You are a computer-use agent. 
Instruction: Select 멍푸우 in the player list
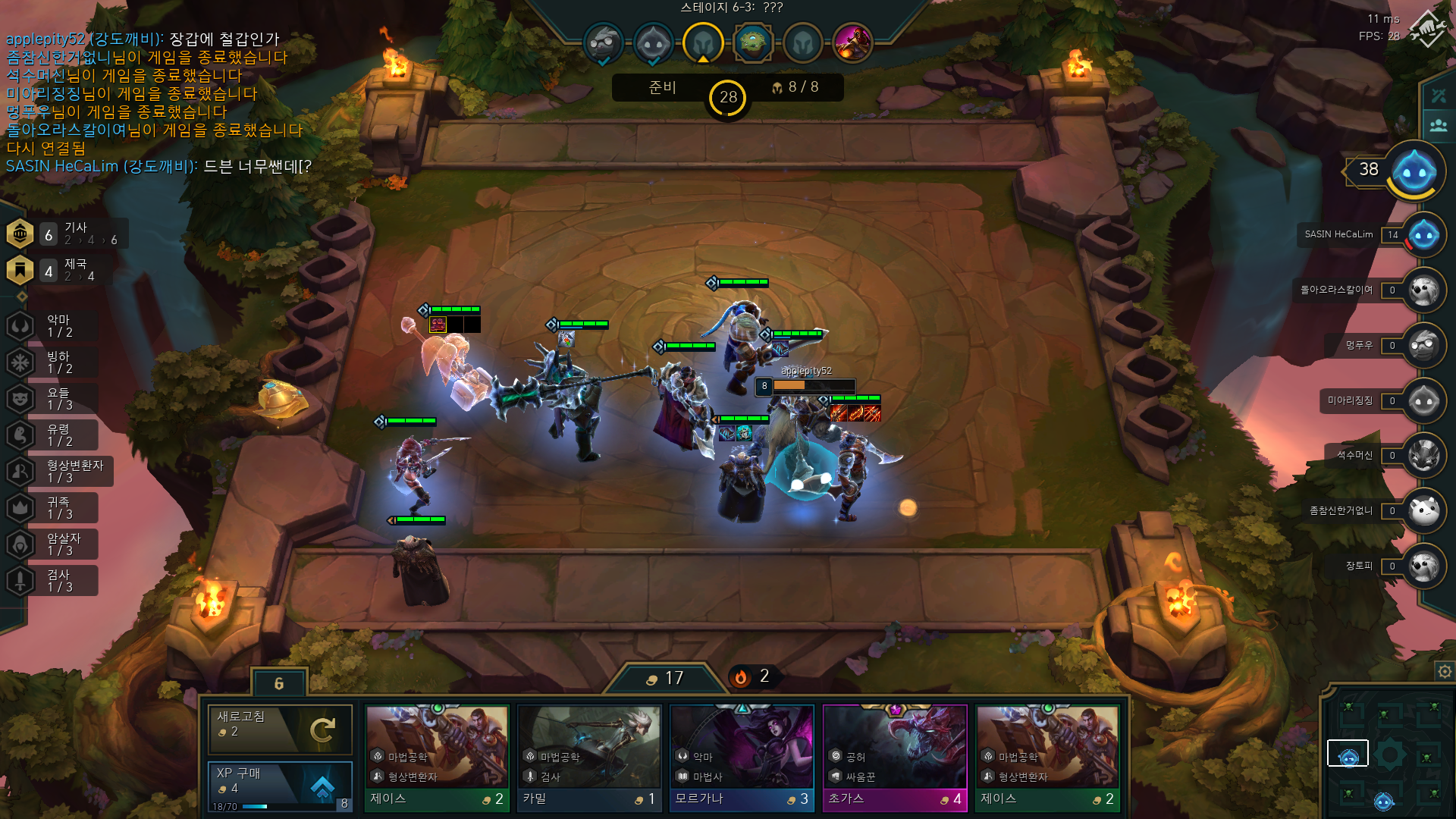click(1423, 346)
